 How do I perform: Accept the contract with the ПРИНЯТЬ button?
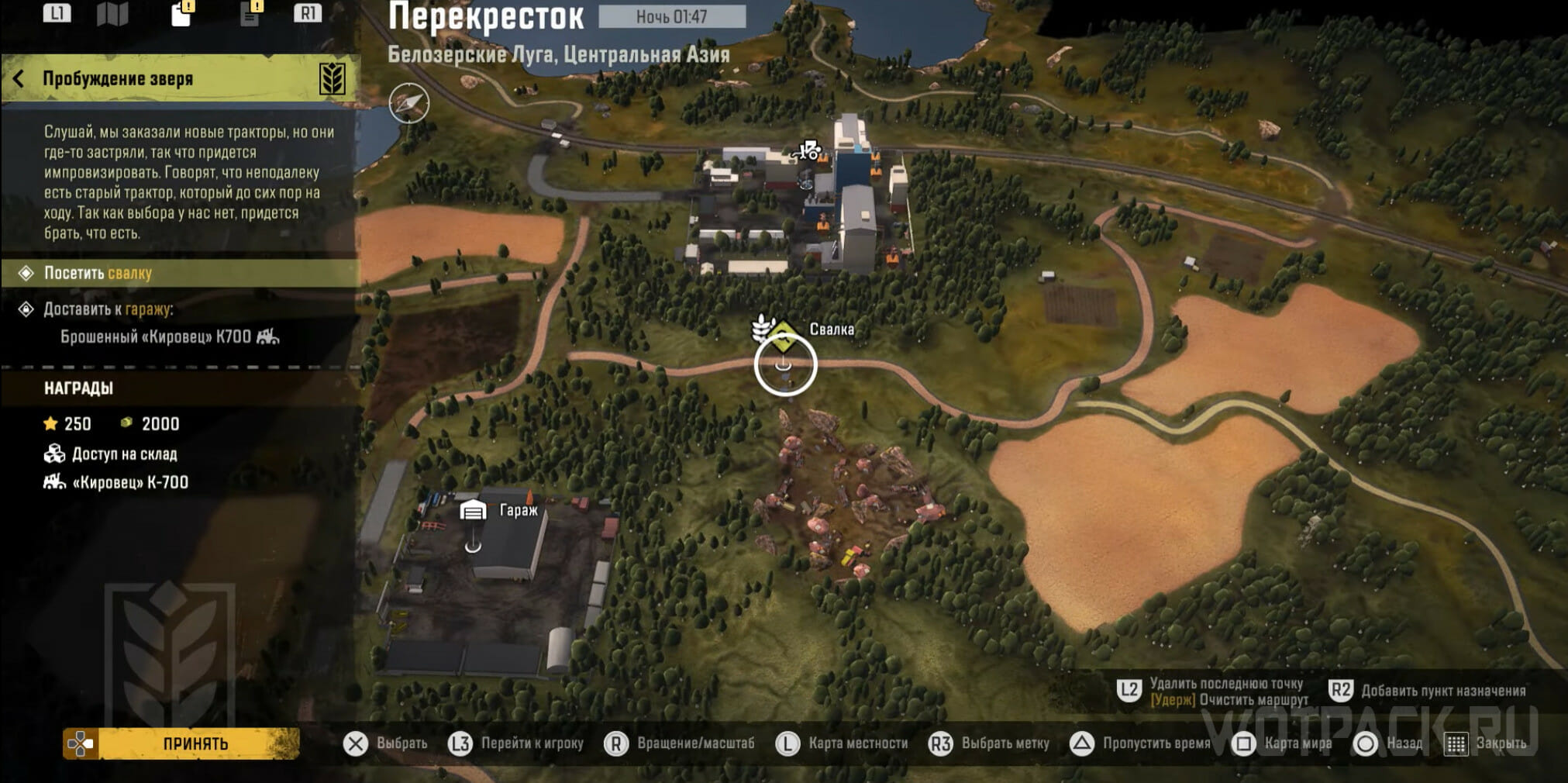pos(195,744)
